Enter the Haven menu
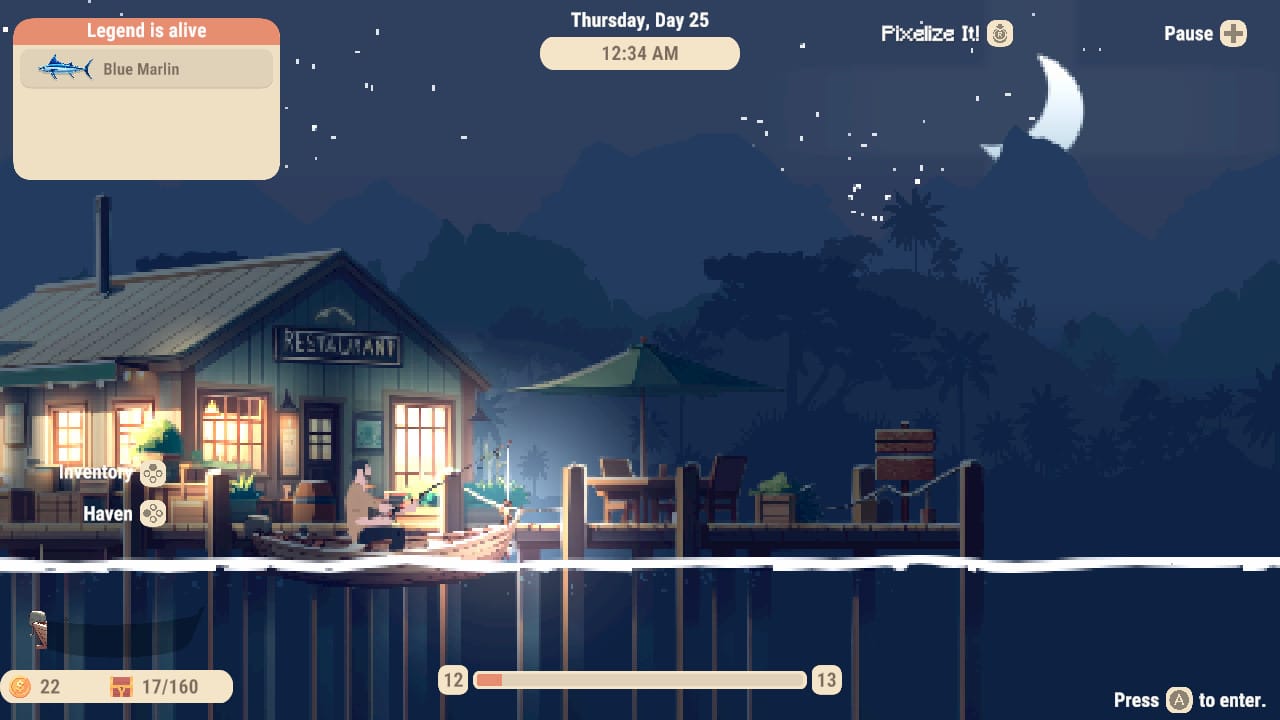 click(105, 514)
